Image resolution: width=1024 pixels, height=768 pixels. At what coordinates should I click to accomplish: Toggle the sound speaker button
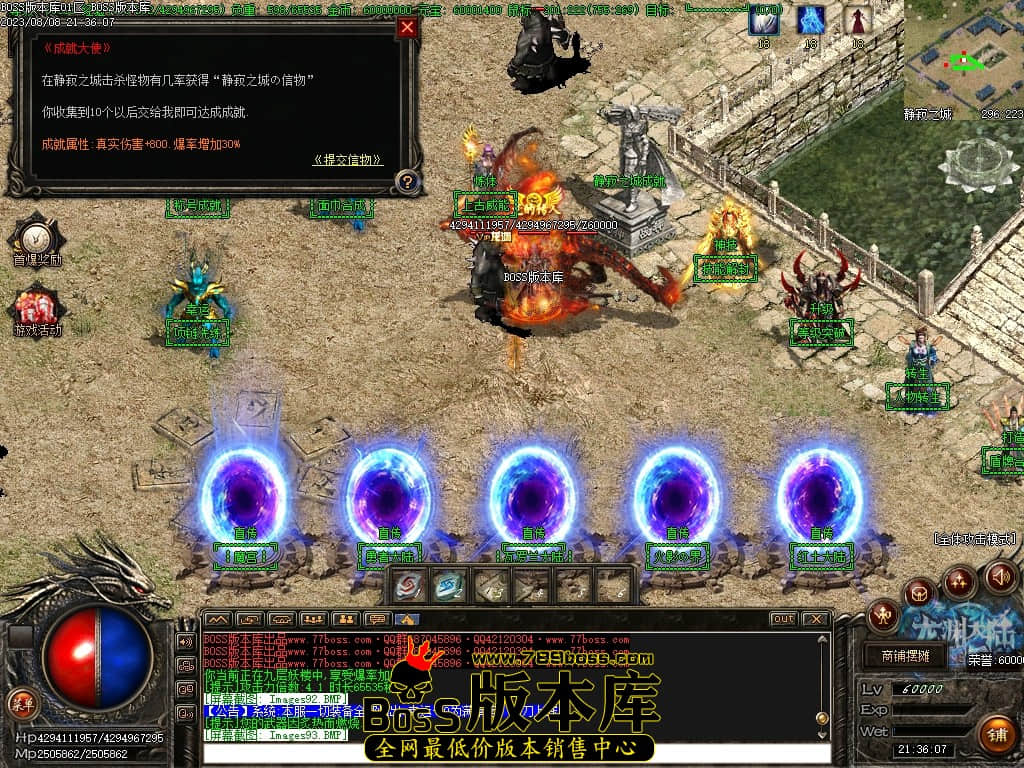click(1000, 576)
